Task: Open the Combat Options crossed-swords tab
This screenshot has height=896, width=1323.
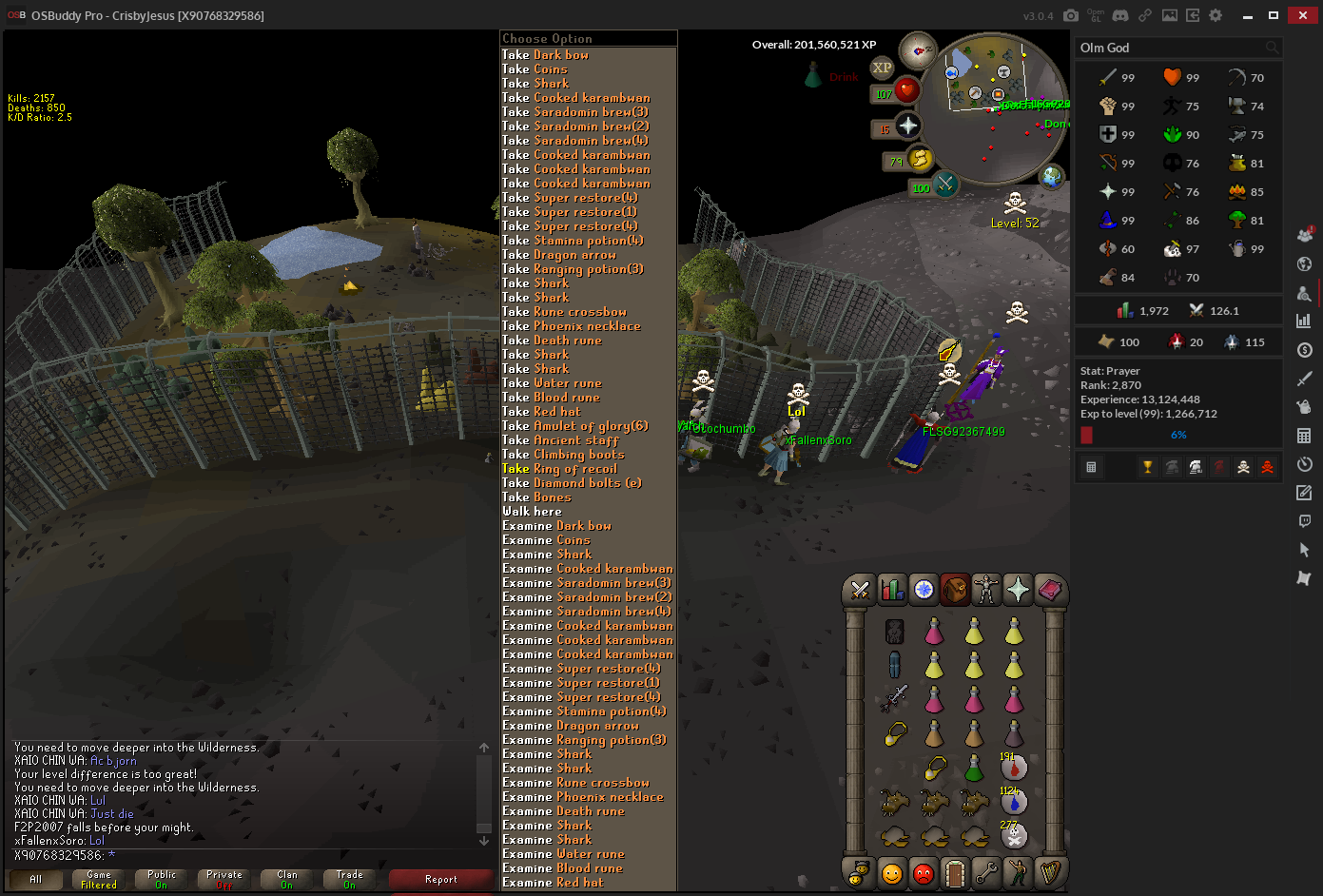Action: [860, 591]
